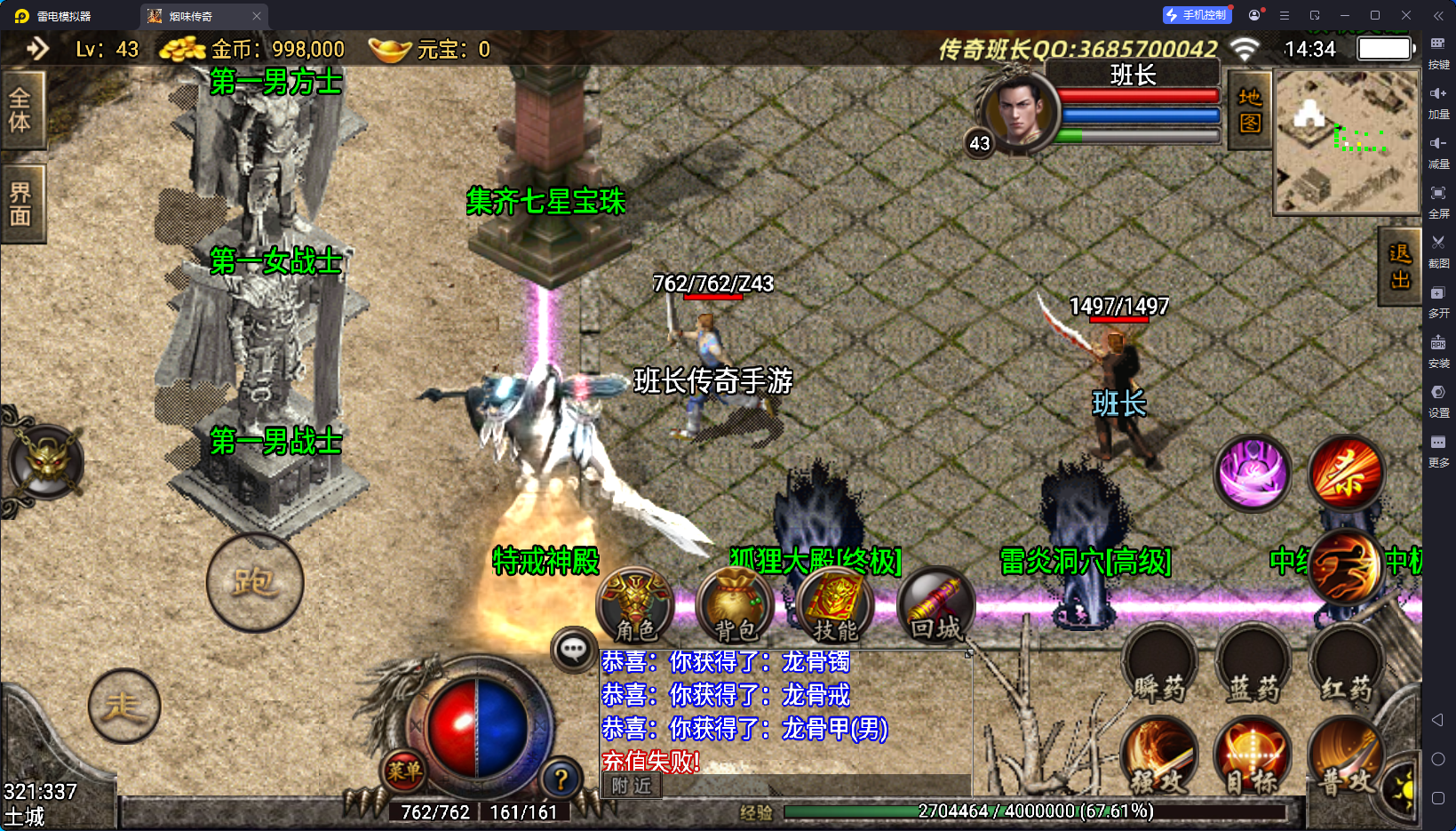Screen dimensions: 1456x831
Task: Activate the purple magic skill icon
Action: 1253,473
